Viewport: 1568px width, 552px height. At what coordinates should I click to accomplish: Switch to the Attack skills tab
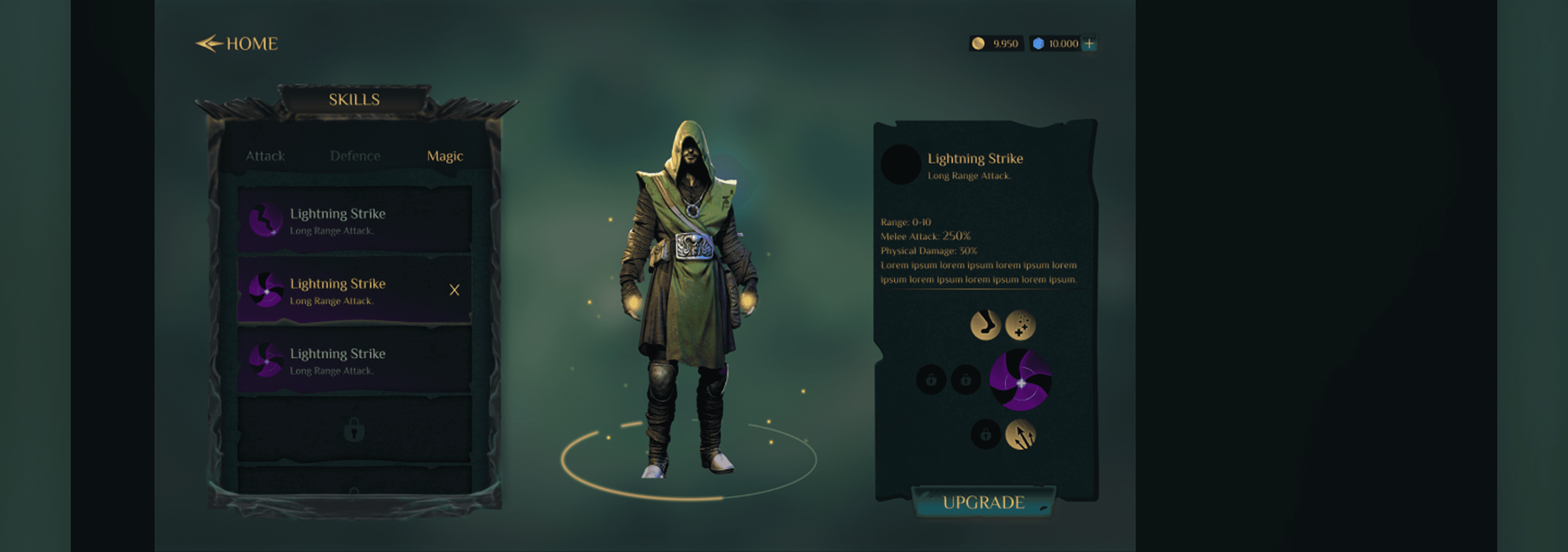[265, 156]
